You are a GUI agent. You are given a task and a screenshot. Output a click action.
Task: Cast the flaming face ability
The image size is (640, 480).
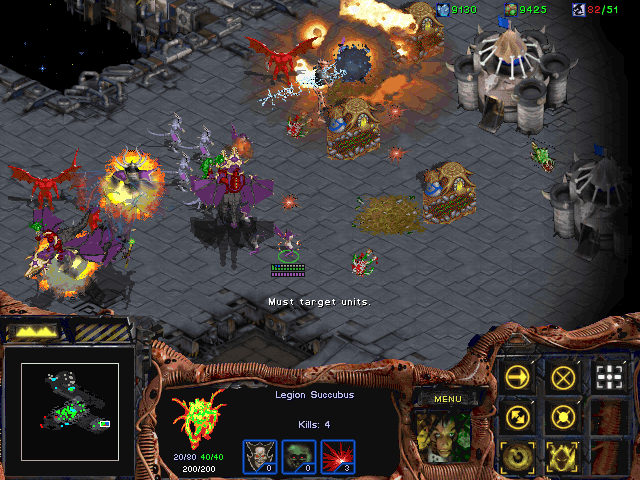[564, 456]
